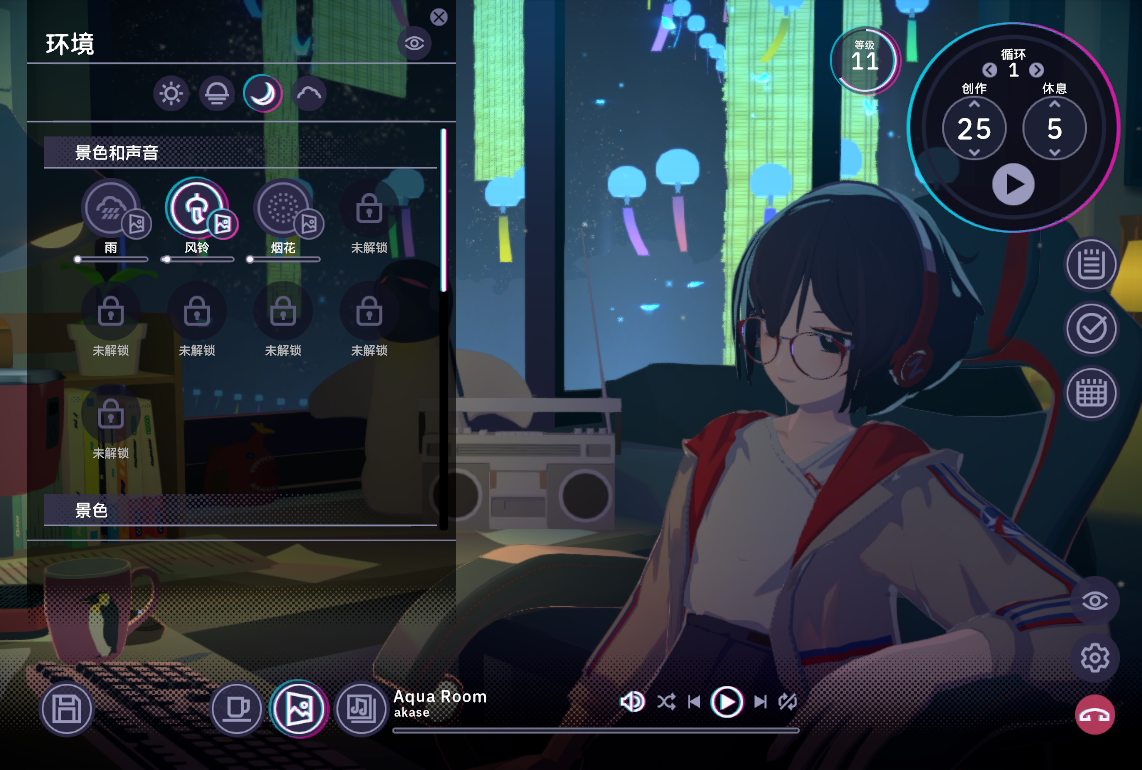Close the 环境 environment panel

point(439,17)
